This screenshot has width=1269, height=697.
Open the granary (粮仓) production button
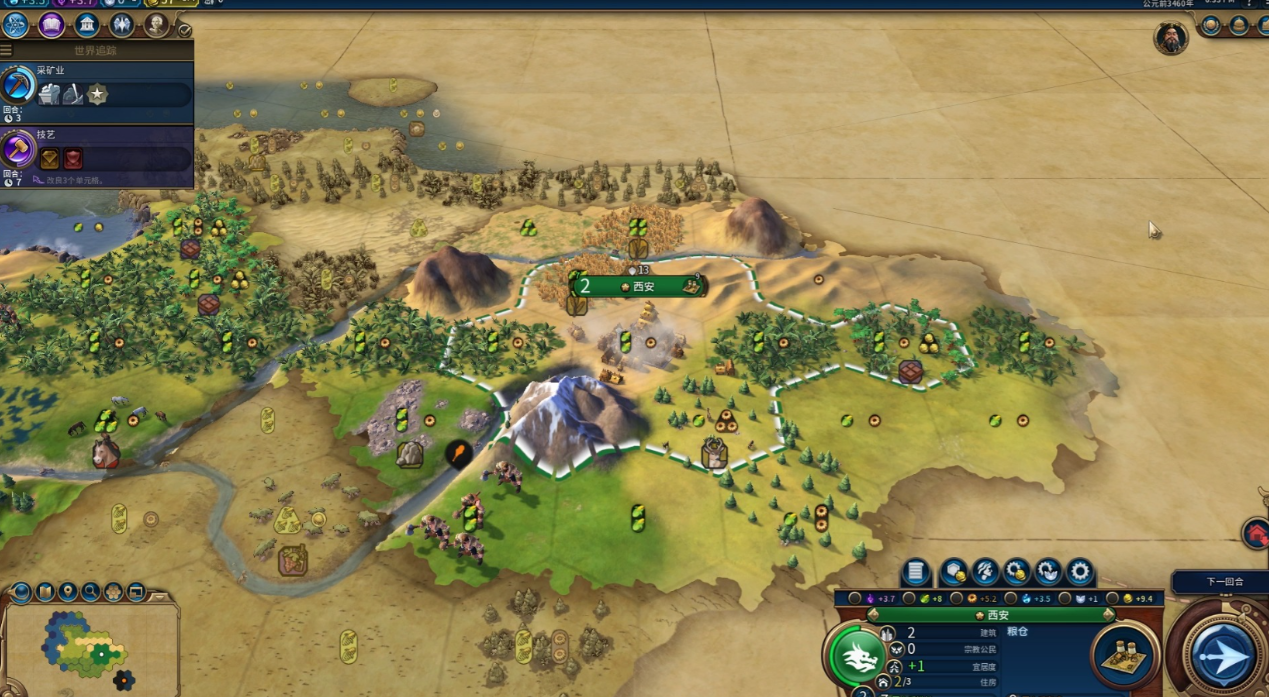click(x=1123, y=654)
